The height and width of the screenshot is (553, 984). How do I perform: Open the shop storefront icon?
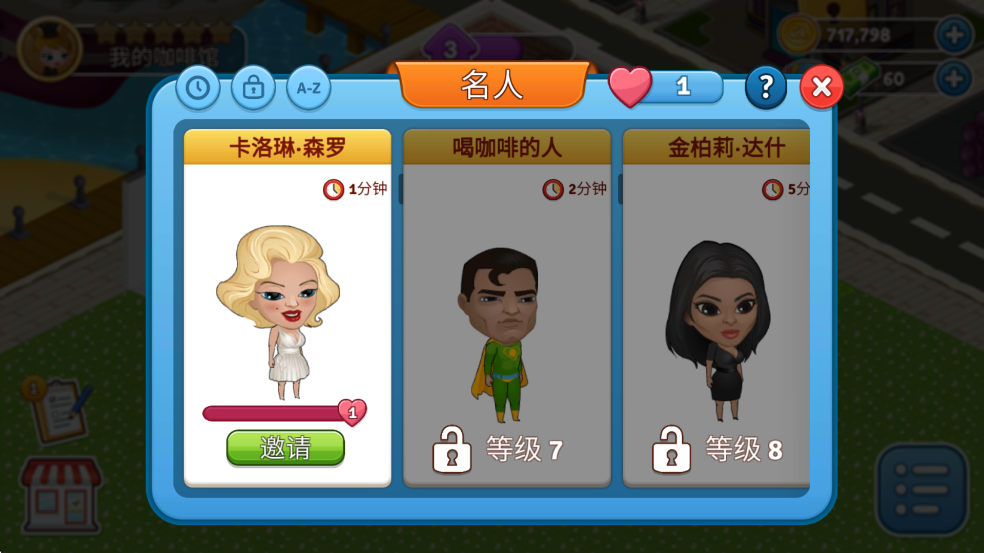click(x=61, y=494)
